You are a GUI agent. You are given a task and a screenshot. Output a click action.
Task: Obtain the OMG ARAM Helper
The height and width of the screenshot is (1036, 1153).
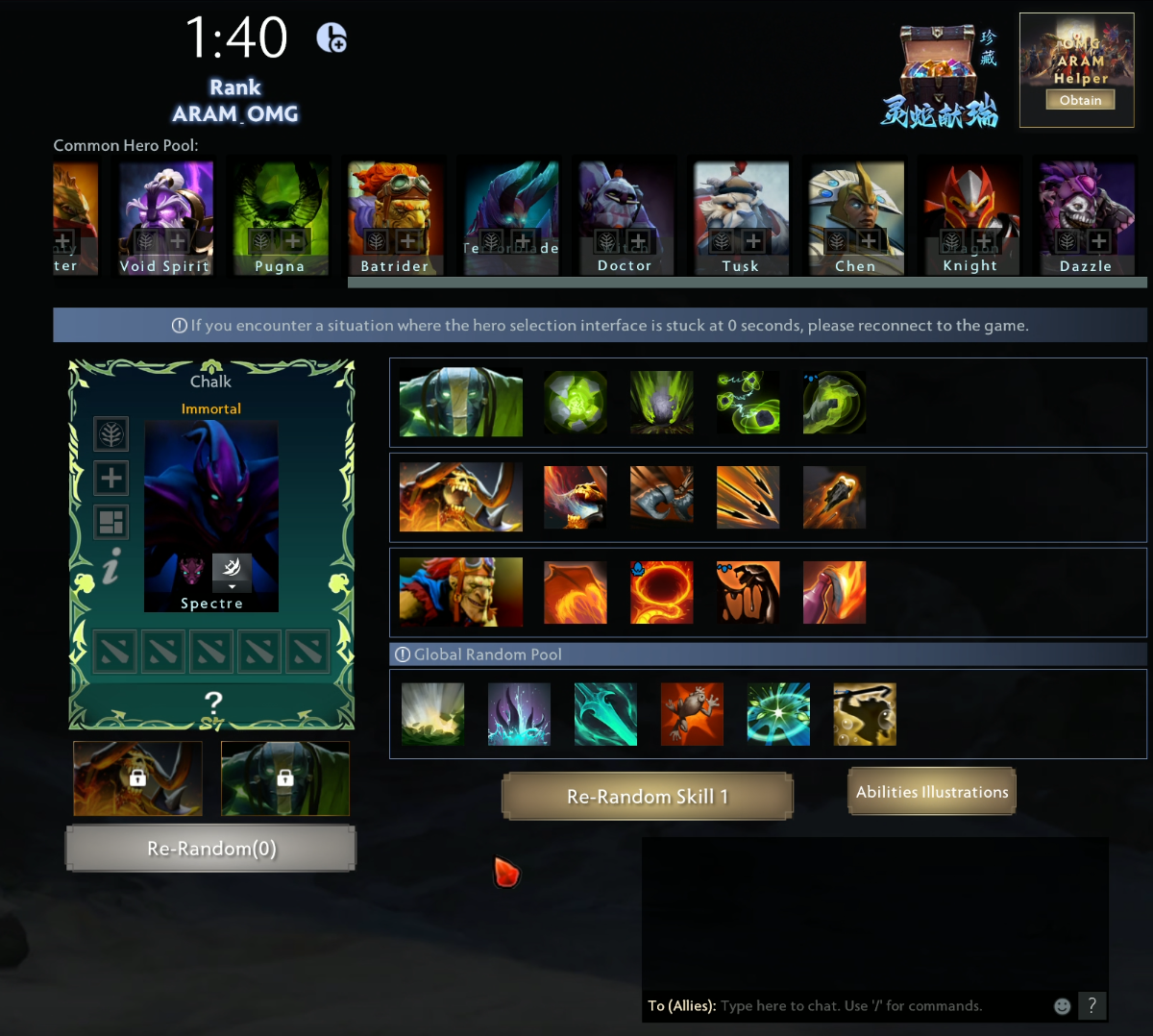coord(1080,100)
